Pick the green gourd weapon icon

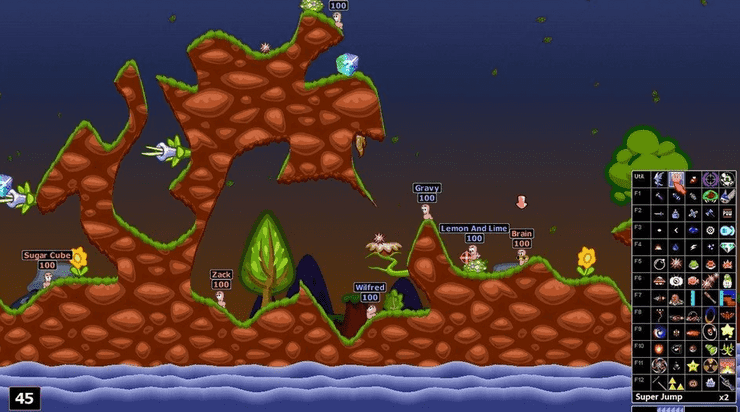tap(711, 347)
